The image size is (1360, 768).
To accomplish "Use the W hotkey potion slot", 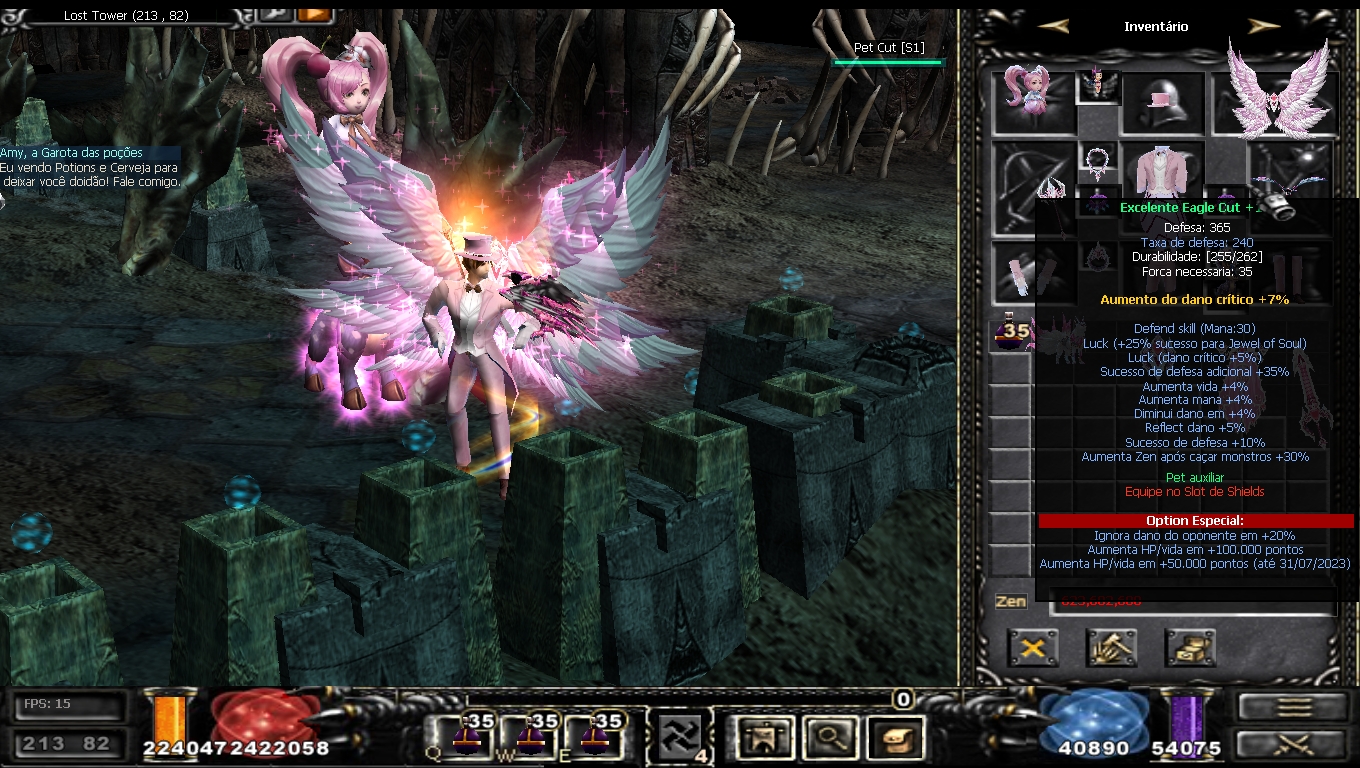I will click(x=530, y=738).
